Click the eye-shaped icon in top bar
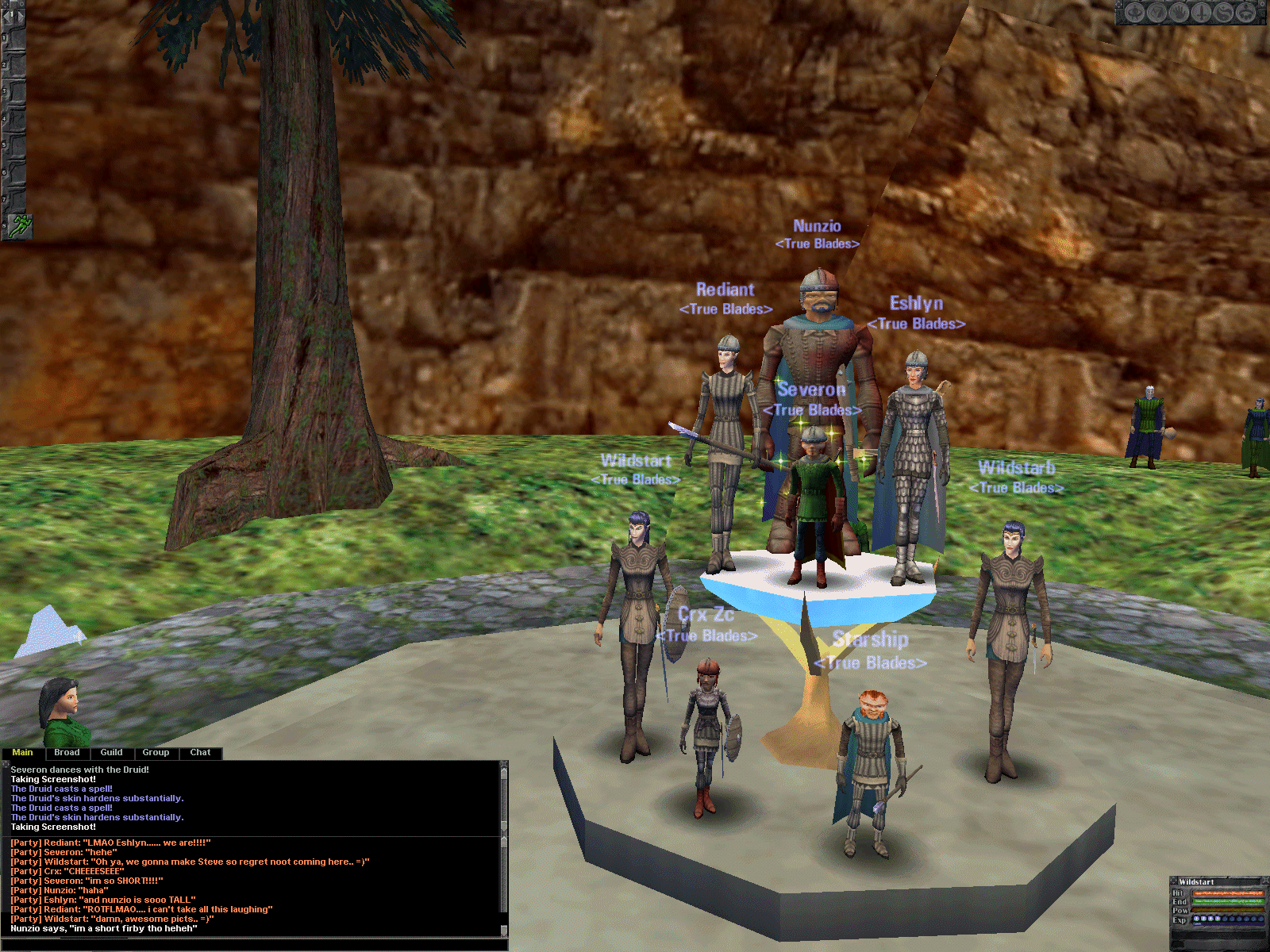Screen dimensions: 1270x952 [x=1135, y=12]
